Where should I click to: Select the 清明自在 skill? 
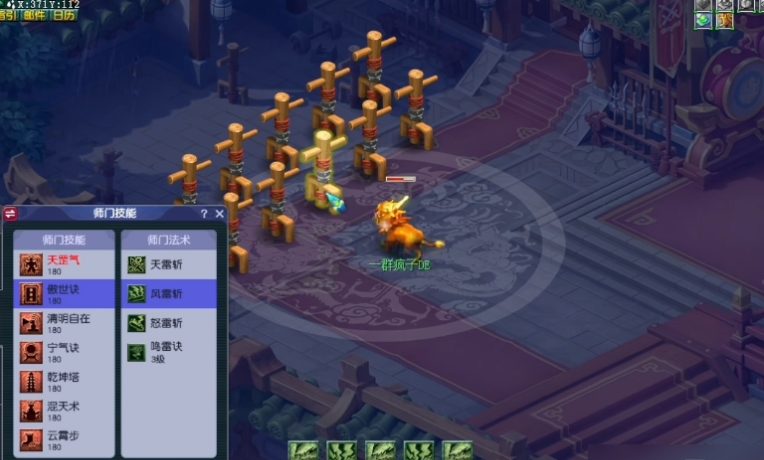point(64,322)
